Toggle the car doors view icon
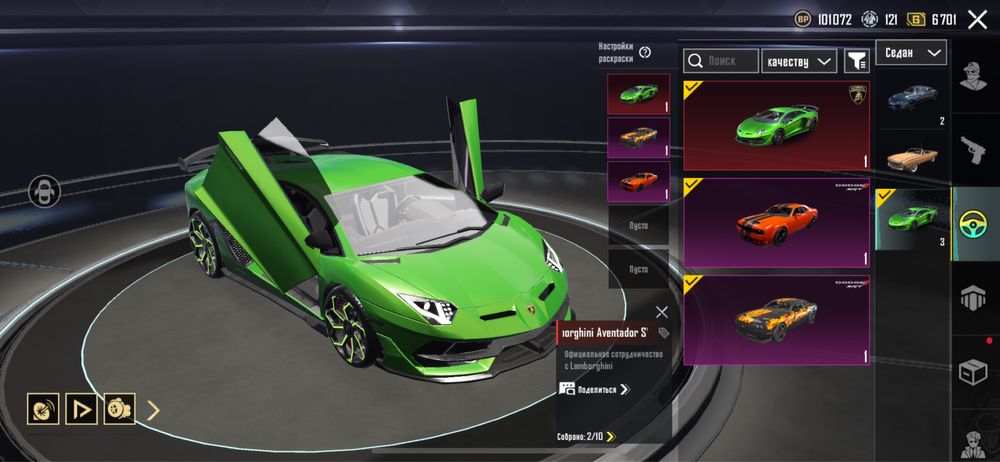The image size is (1000, 462). point(42,191)
